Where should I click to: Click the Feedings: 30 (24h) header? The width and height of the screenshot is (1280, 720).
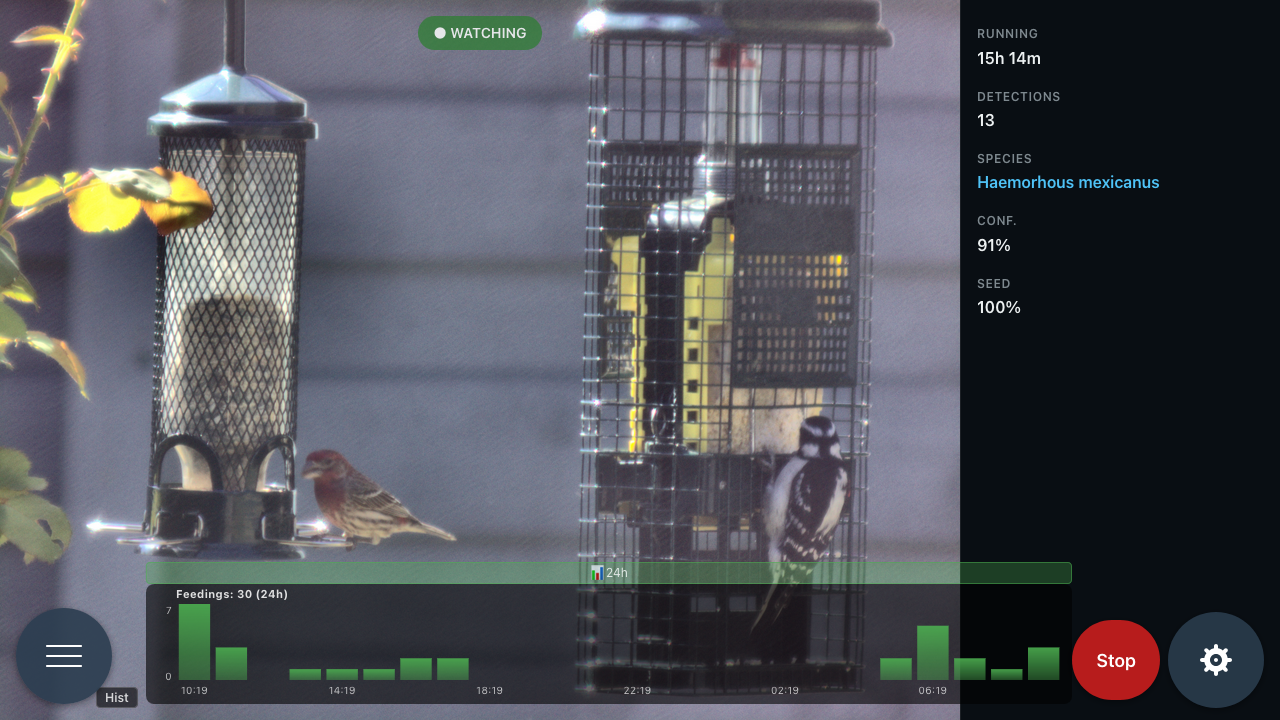click(x=230, y=594)
